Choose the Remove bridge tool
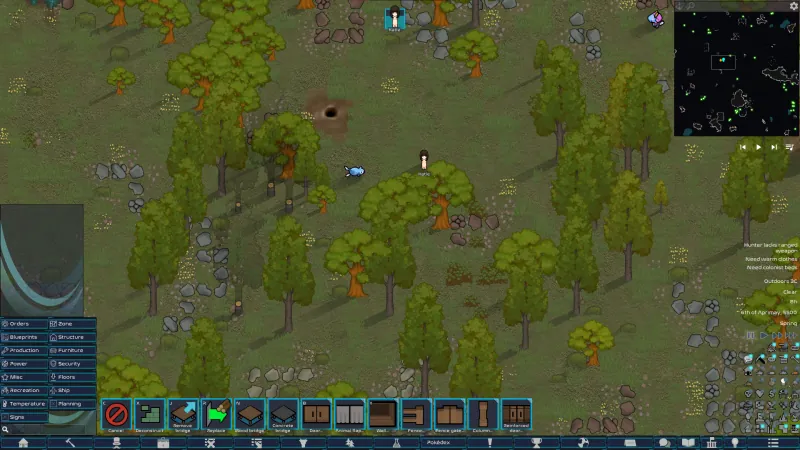The height and width of the screenshot is (450, 800). [183, 415]
